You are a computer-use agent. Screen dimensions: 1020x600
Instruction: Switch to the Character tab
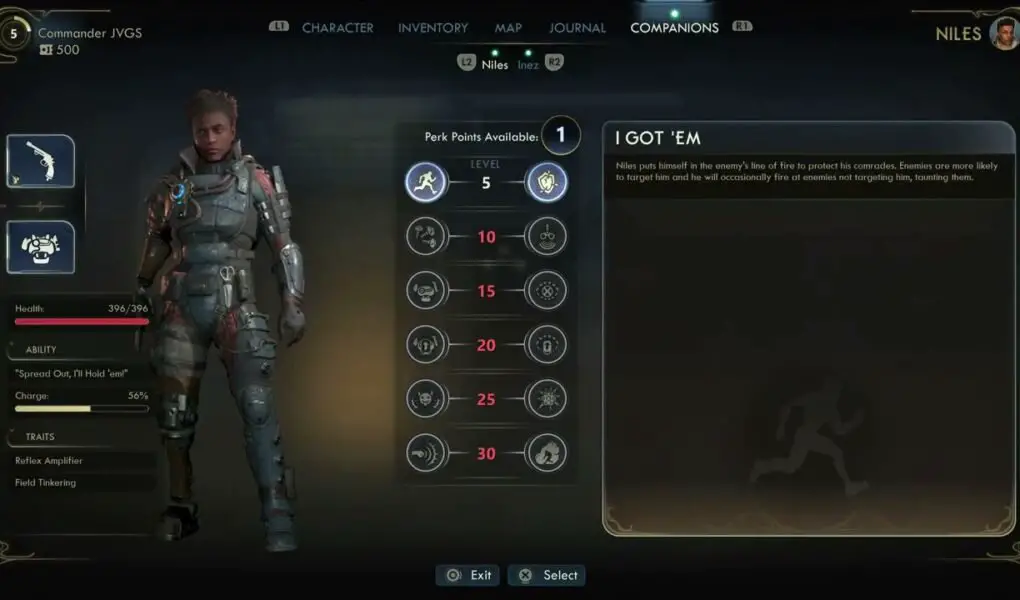(337, 28)
